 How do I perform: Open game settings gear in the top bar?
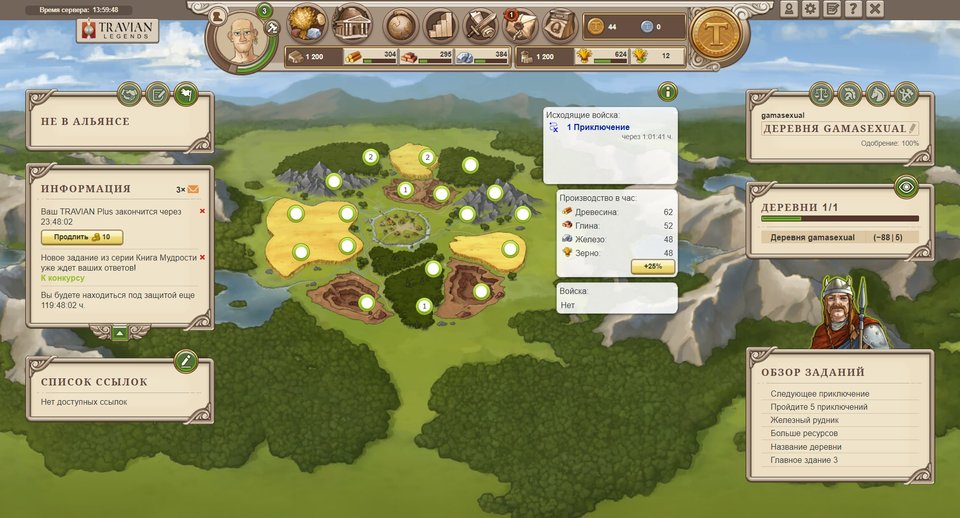pos(810,9)
